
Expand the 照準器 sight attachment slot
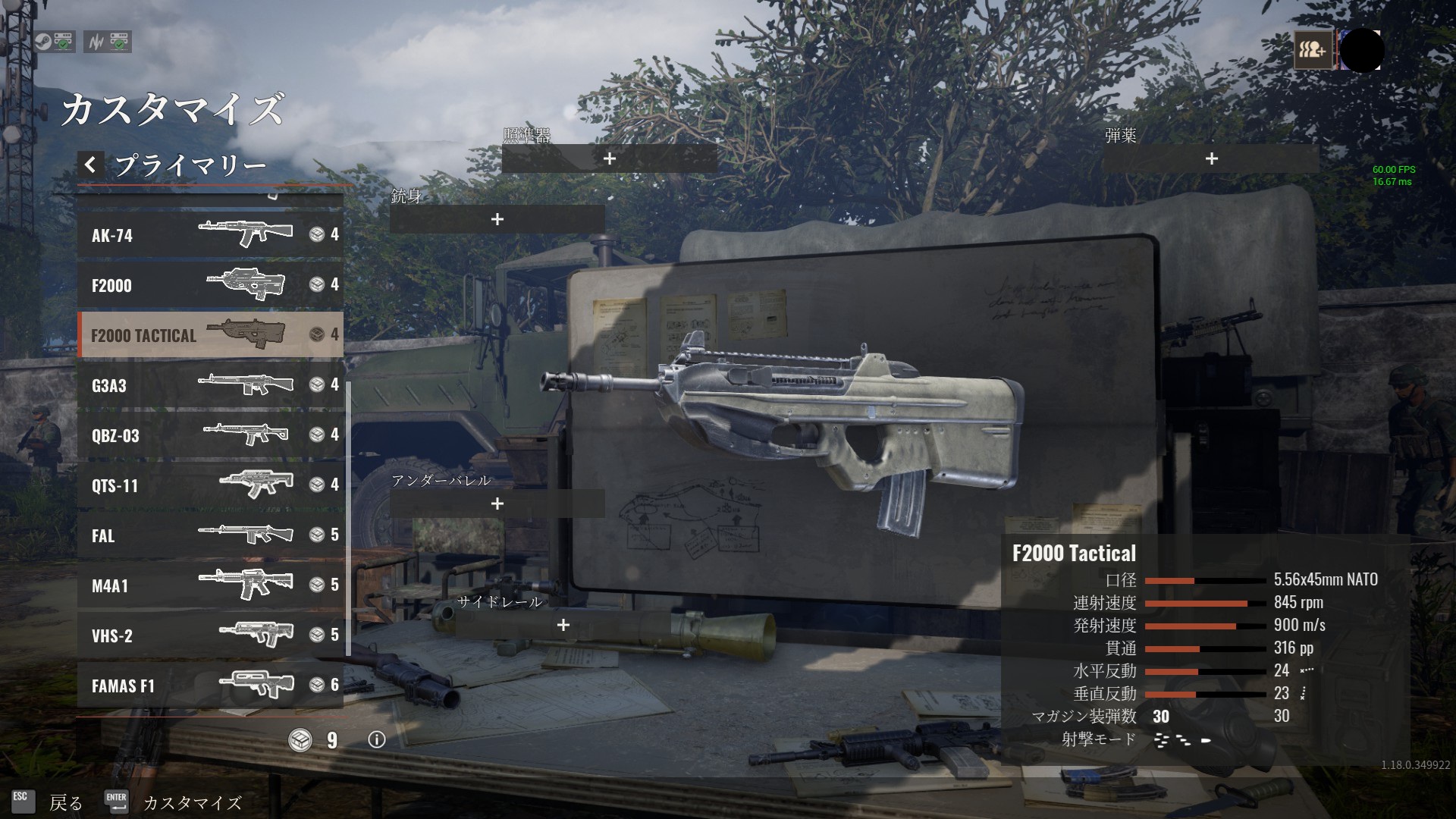coord(609,159)
